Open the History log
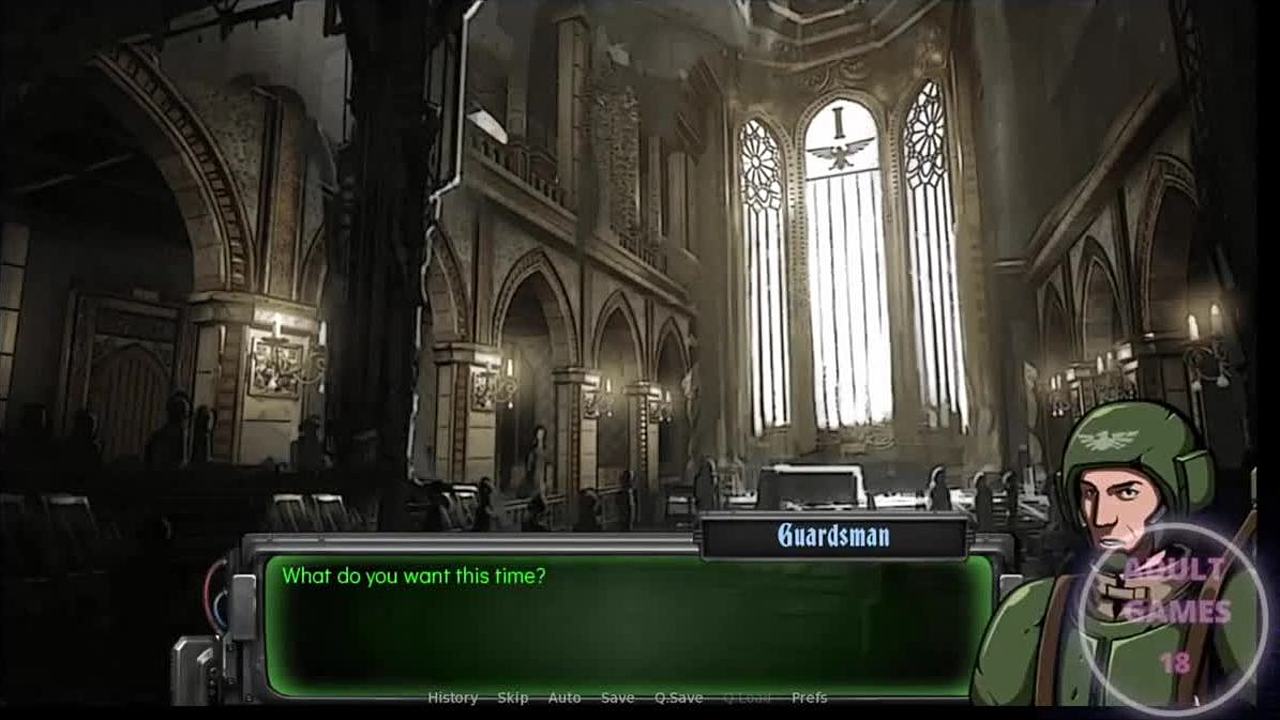Screen dimensions: 1280x720 [x=453, y=698]
